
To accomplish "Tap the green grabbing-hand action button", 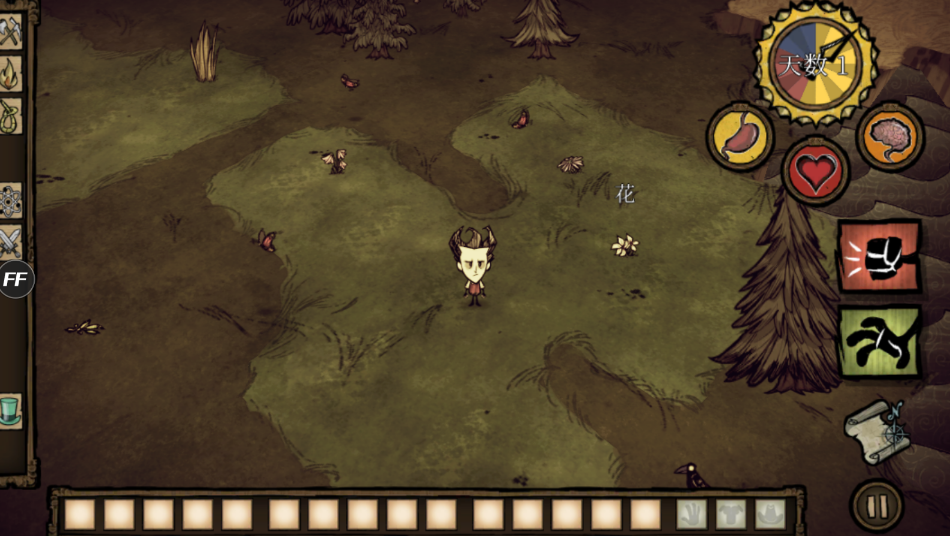I will [x=879, y=341].
